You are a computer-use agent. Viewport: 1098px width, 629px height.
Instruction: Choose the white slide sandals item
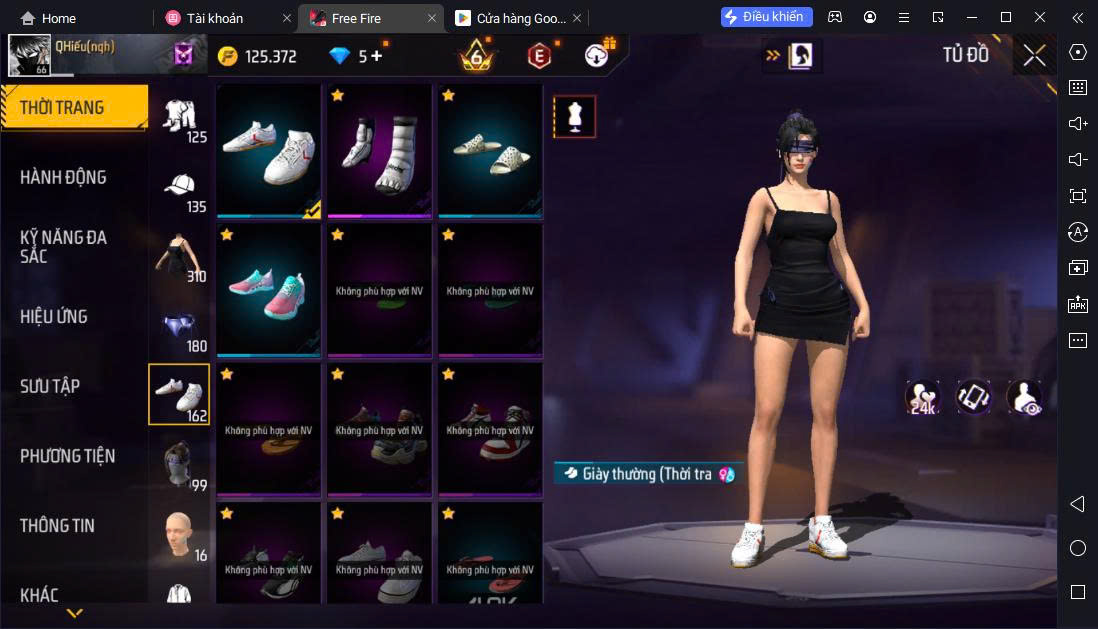coord(490,151)
